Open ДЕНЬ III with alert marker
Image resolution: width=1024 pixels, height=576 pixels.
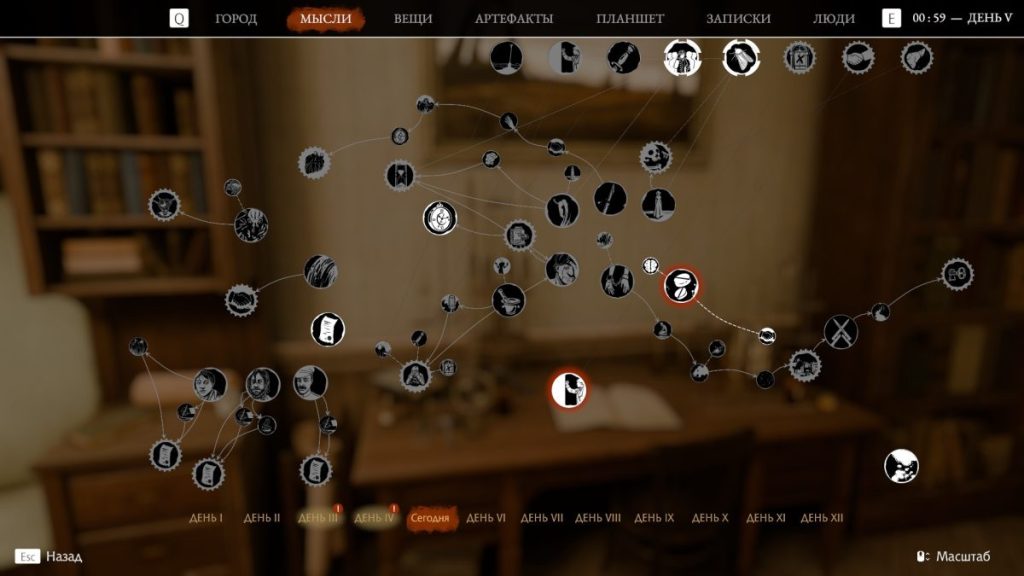(x=318, y=518)
